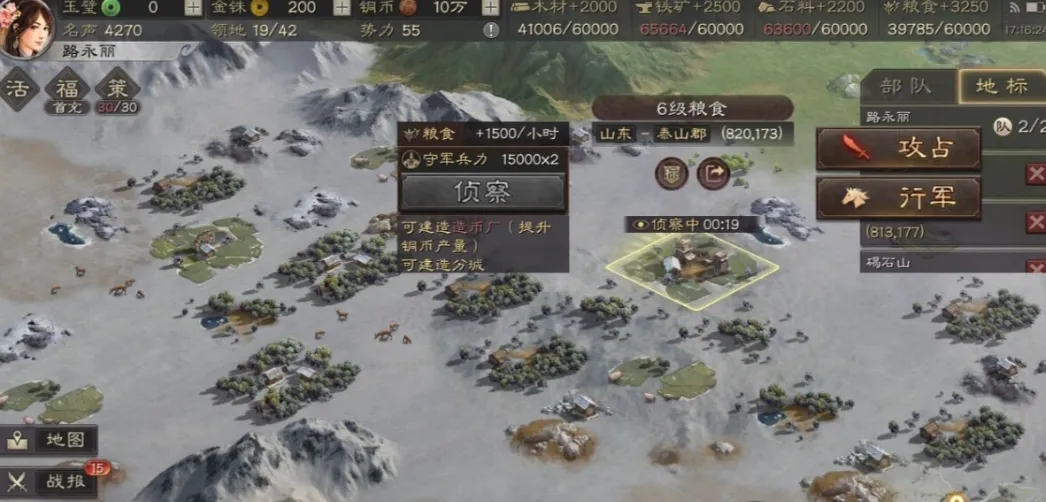Image resolution: width=1046 pixels, height=502 pixels.
Task: Add more 铜币 with the plus button
Action: 491,7
